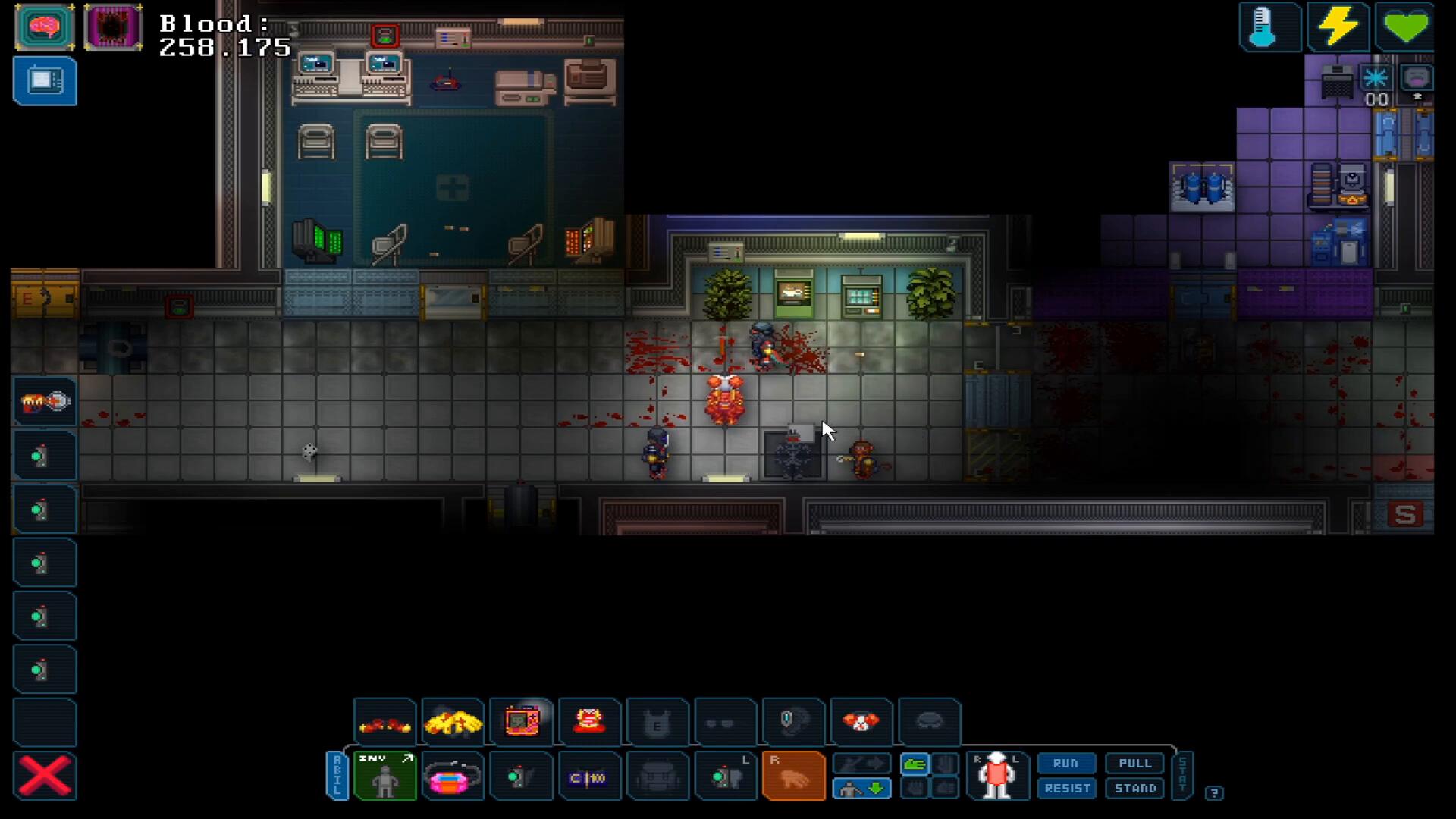
Task: Click the red clown mask slot
Action: [x=861, y=722]
